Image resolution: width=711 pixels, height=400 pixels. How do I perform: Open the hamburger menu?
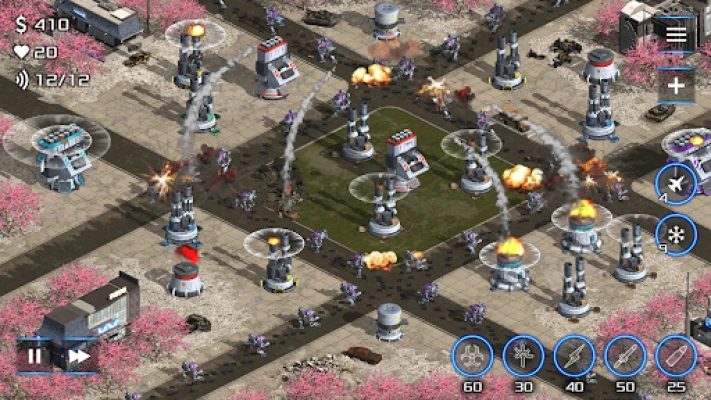[x=676, y=36]
